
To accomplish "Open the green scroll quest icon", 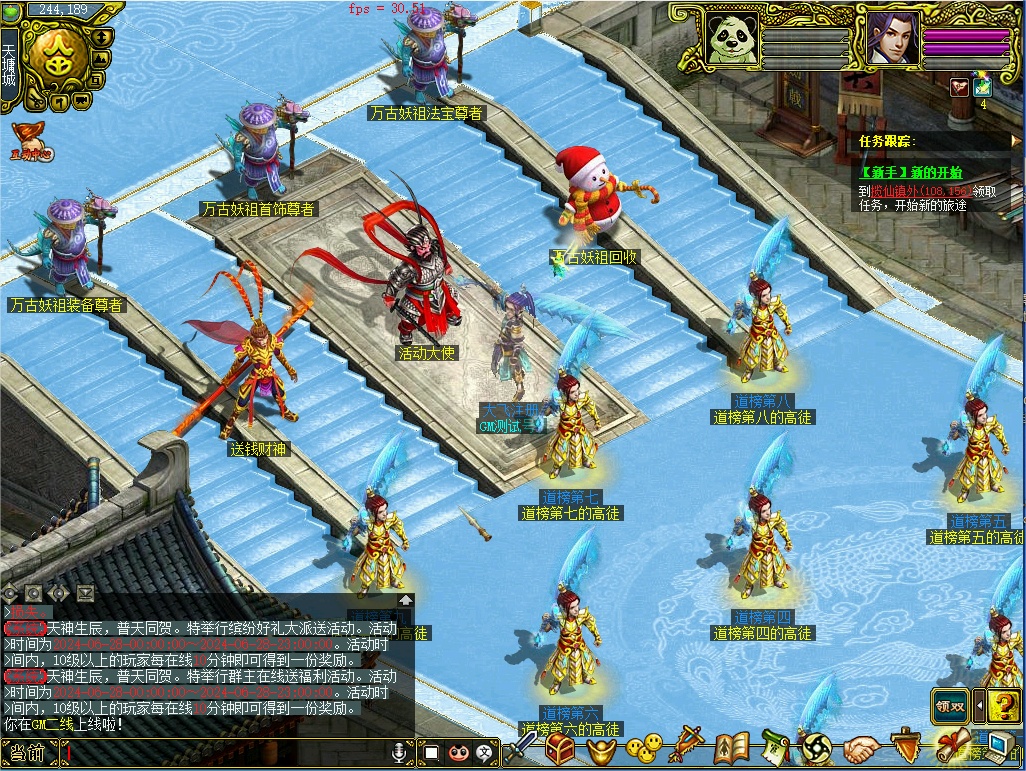I will (776, 747).
